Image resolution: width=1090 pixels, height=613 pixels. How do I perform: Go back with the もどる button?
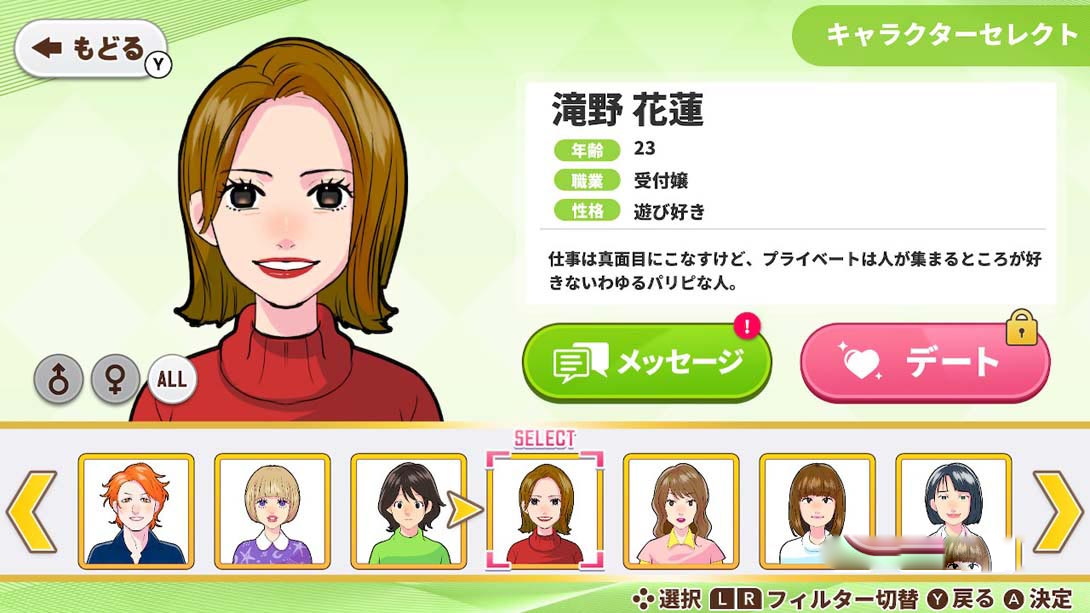pyautogui.click(x=90, y=48)
